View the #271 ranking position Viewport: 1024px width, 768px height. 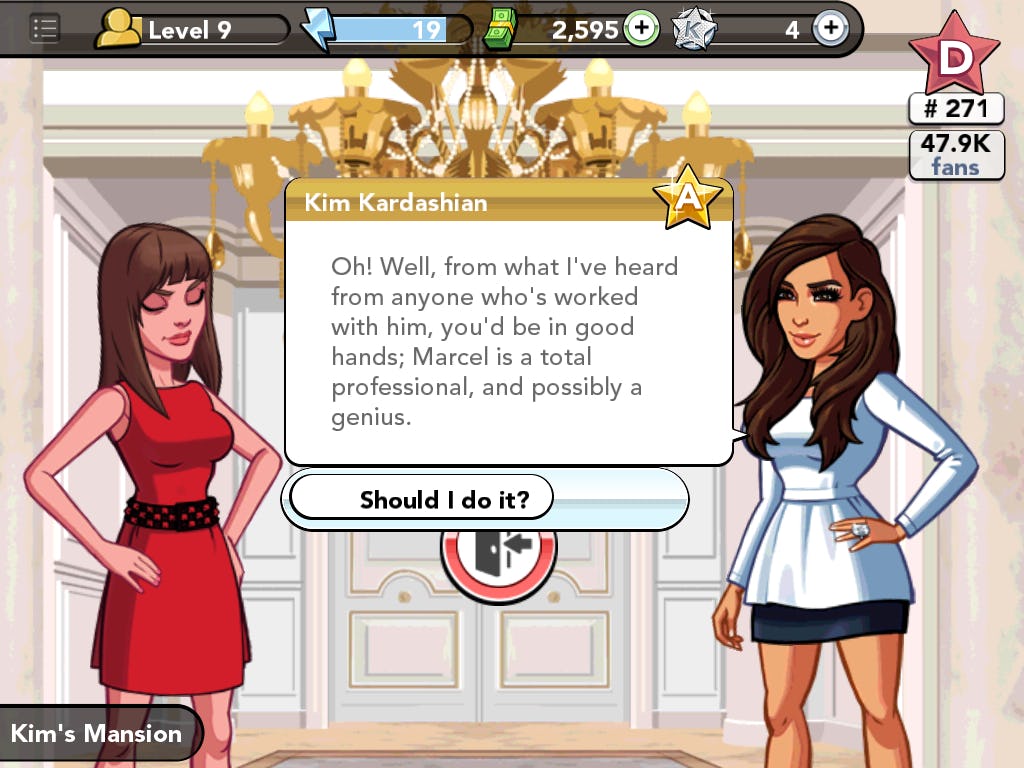tap(955, 108)
